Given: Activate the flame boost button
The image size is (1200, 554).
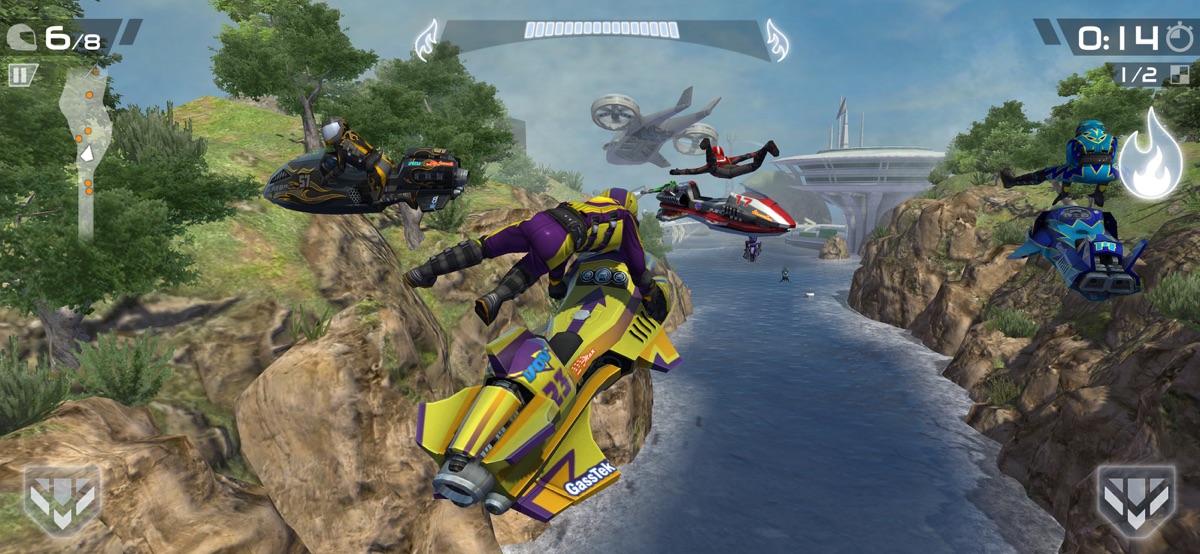Looking at the screenshot, I should click(1150, 156).
